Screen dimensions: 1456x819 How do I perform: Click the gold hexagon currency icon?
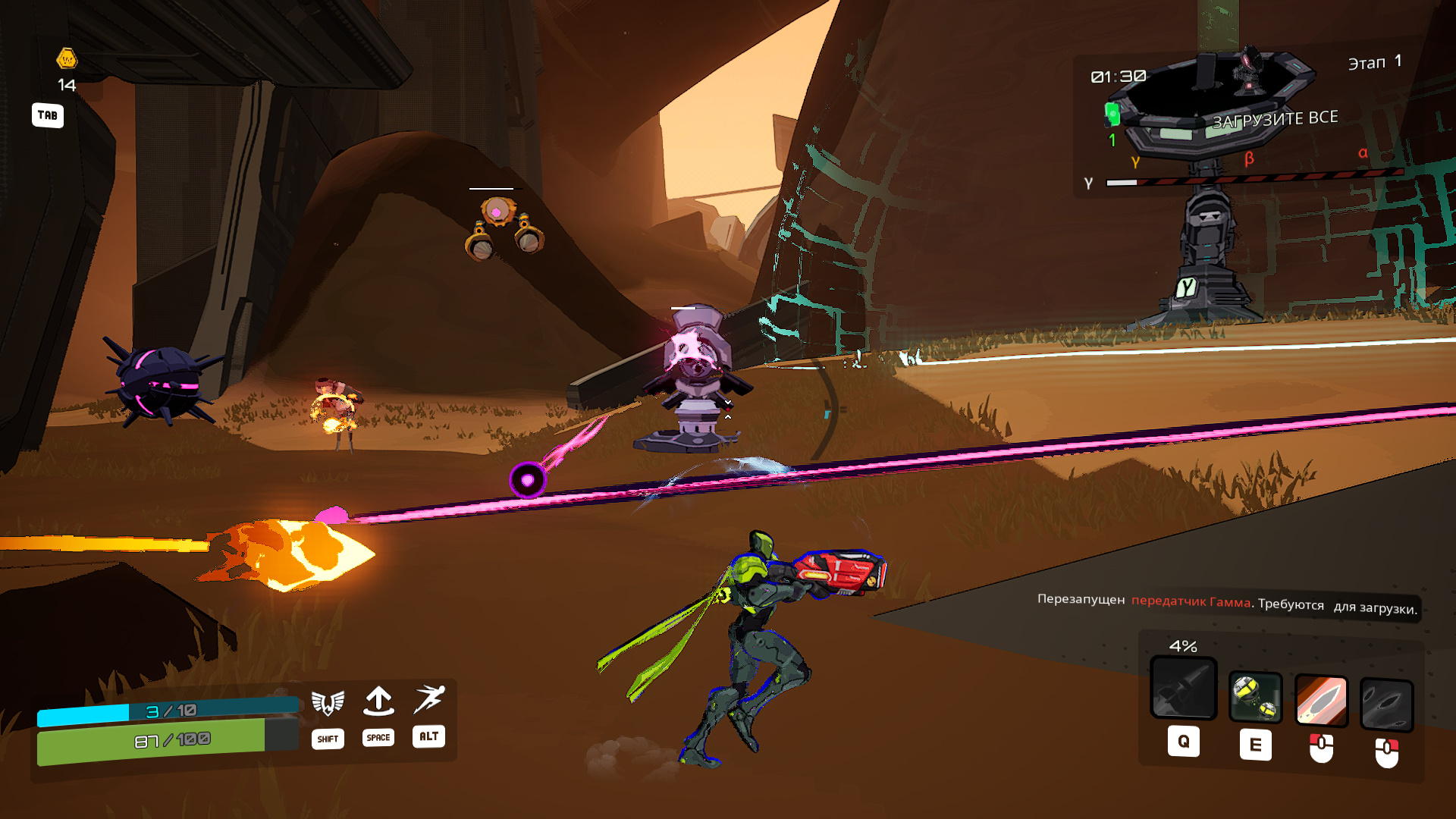[67, 58]
